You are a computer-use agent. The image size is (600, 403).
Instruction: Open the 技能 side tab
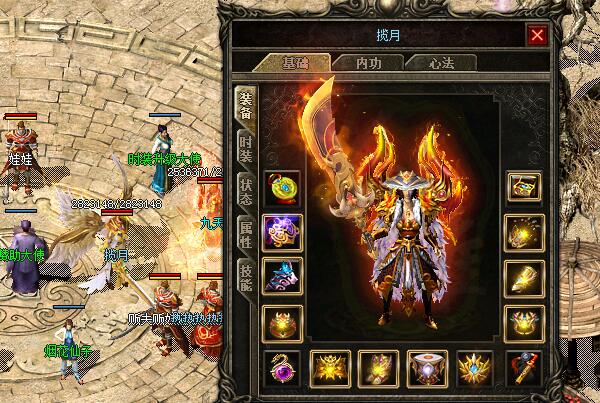(246, 274)
